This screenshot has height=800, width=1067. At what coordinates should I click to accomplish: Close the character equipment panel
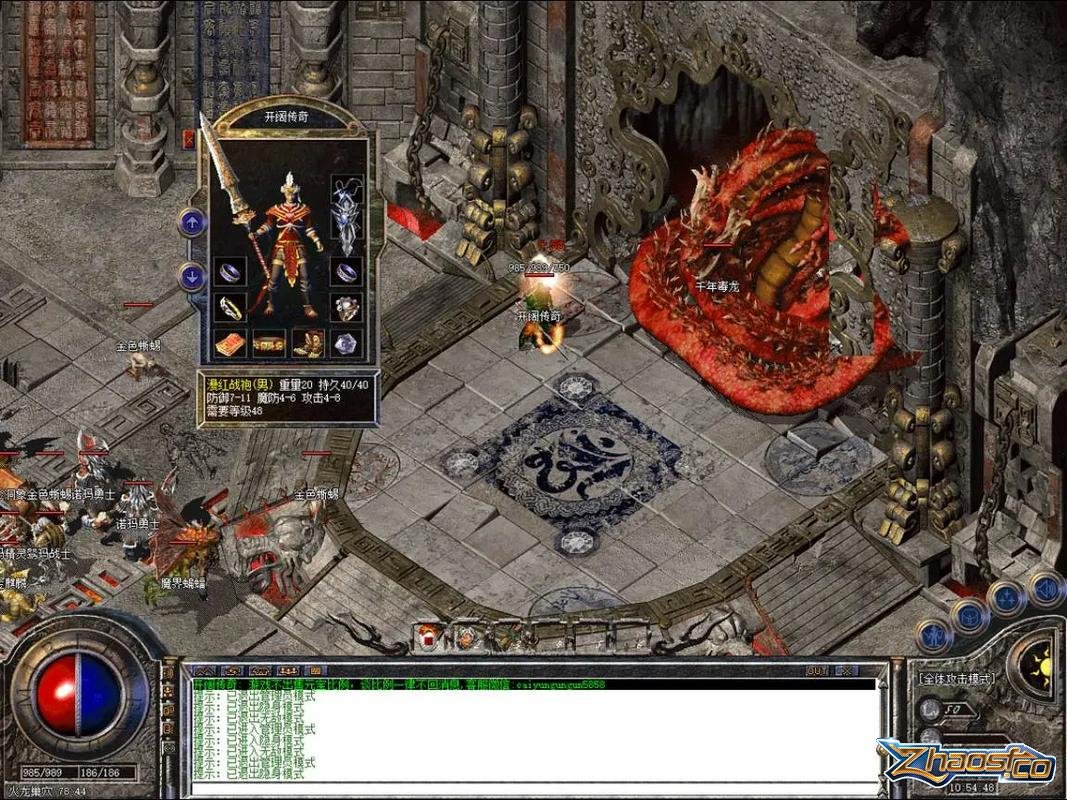pos(187,140)
